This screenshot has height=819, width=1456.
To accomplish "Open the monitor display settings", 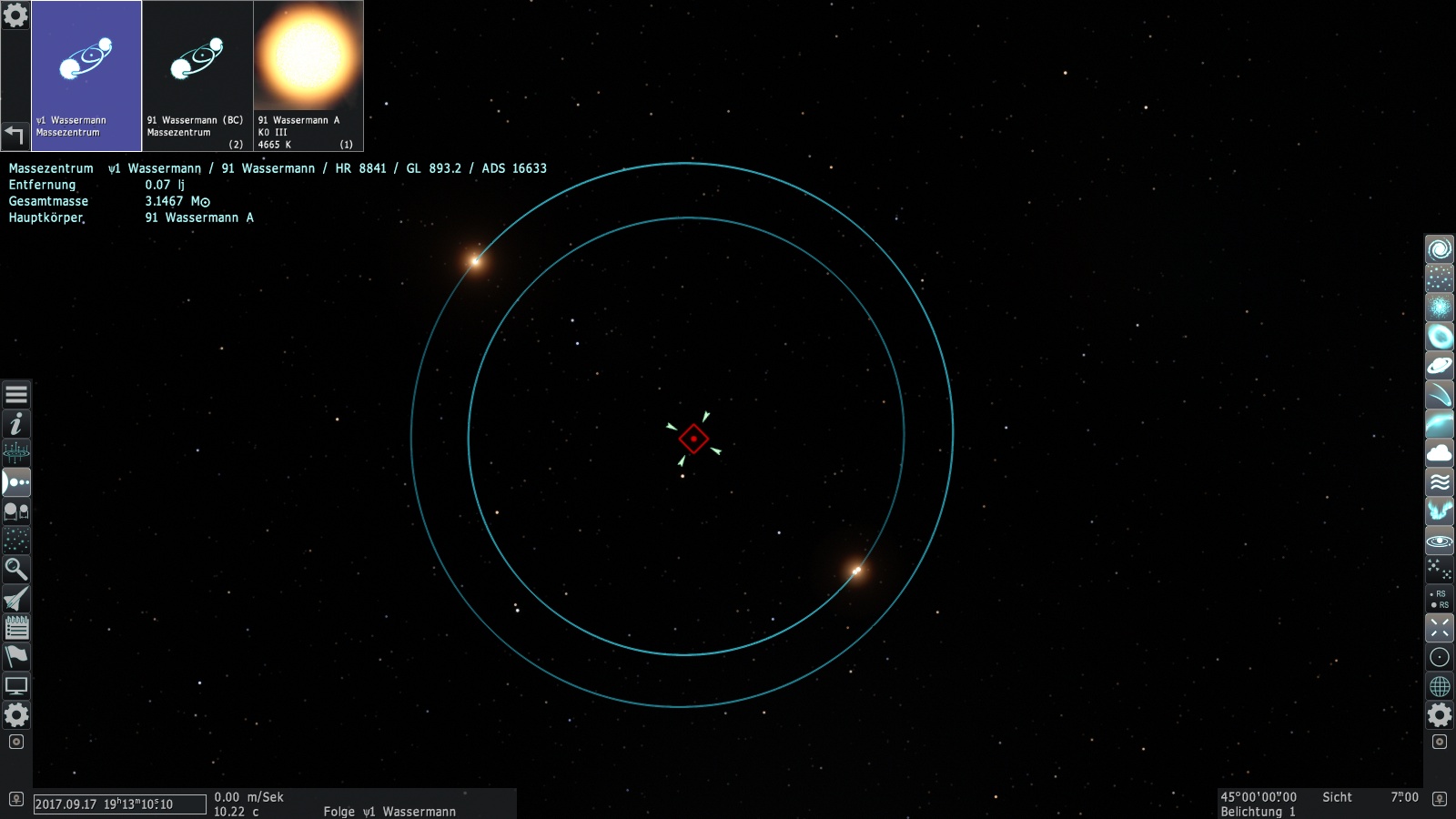I will (16, 686).
